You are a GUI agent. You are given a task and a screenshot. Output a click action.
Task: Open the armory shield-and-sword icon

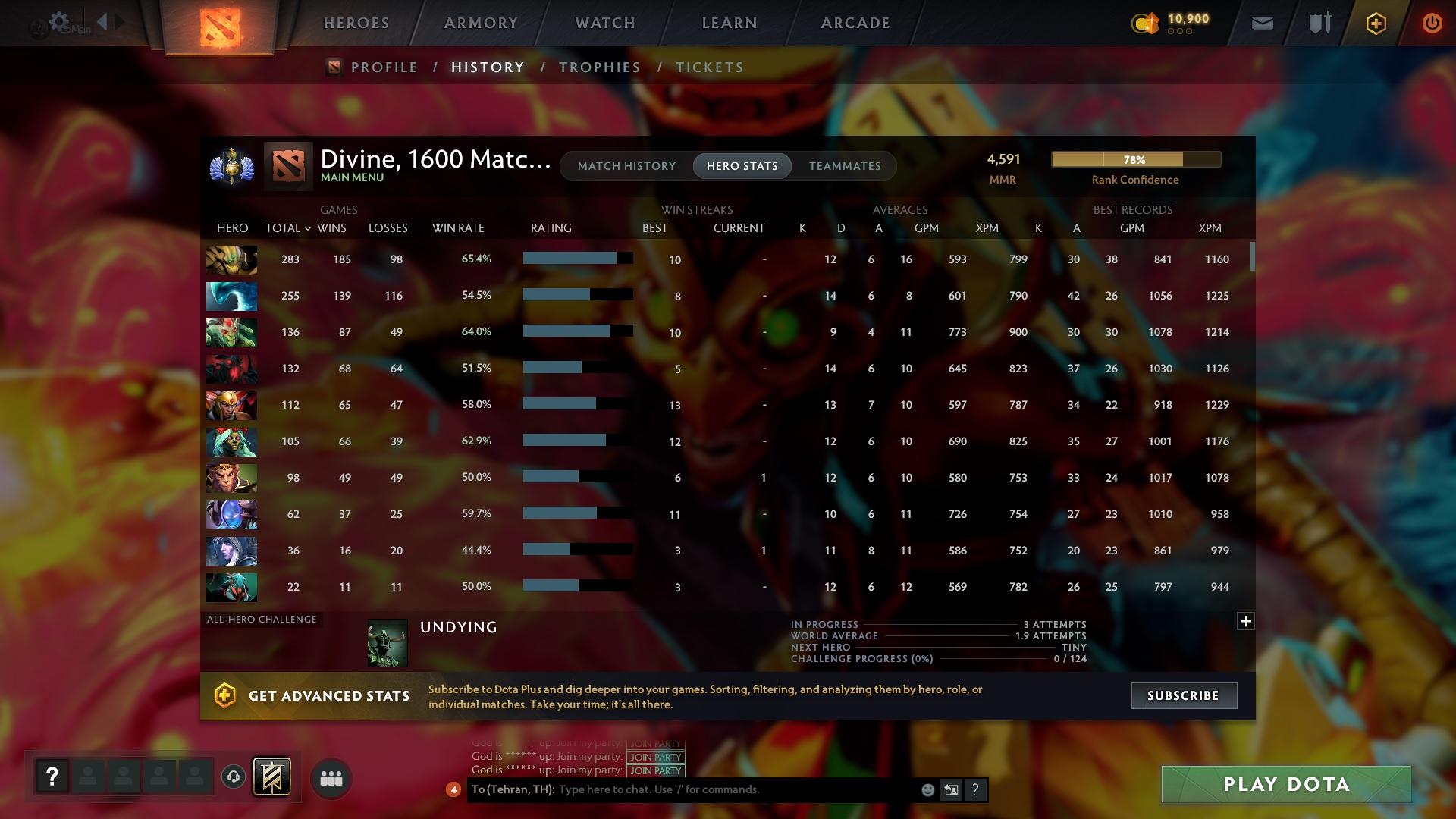click(1318, 23)
